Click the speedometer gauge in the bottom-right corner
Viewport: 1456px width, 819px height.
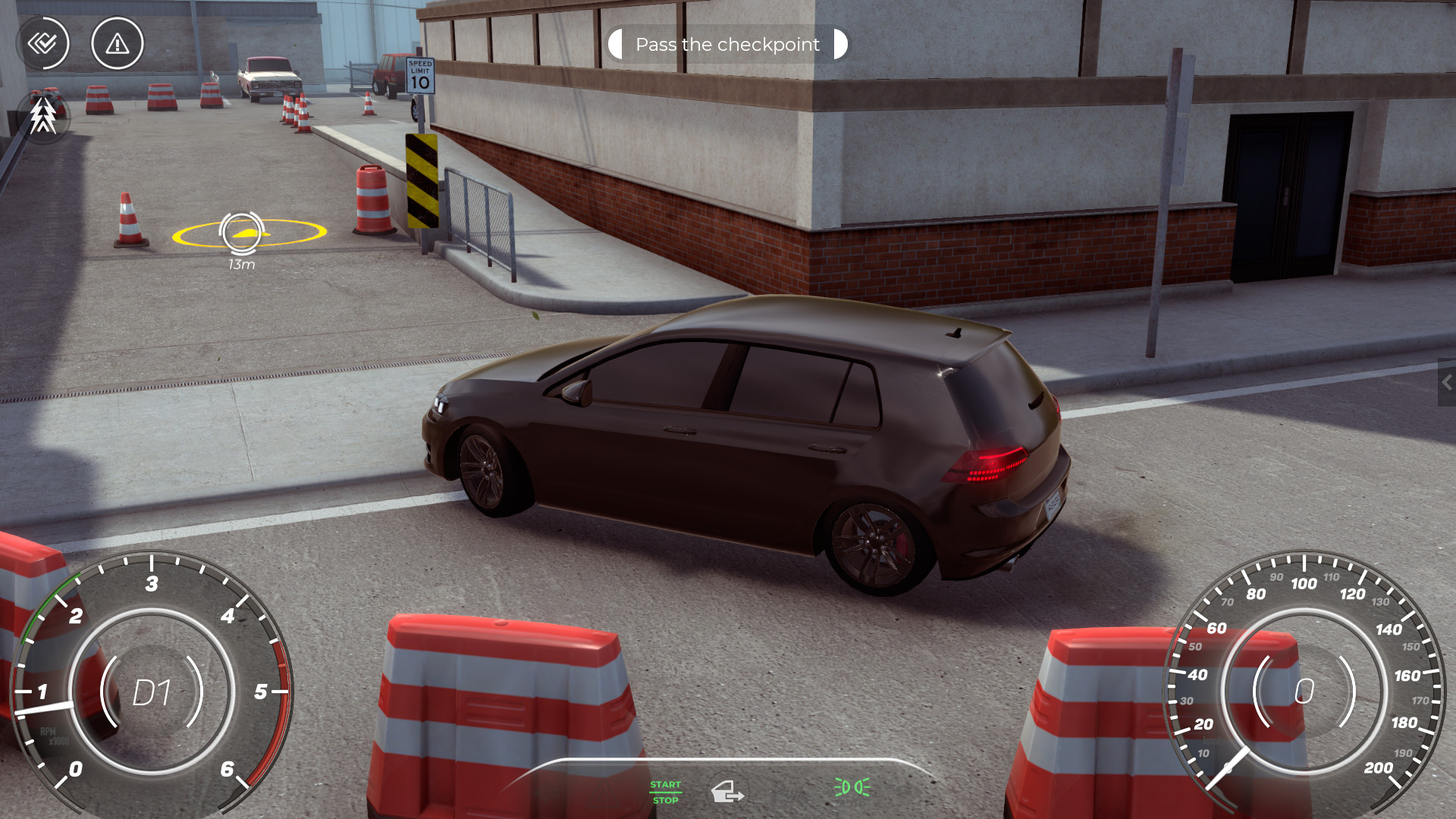[1303, 690]
